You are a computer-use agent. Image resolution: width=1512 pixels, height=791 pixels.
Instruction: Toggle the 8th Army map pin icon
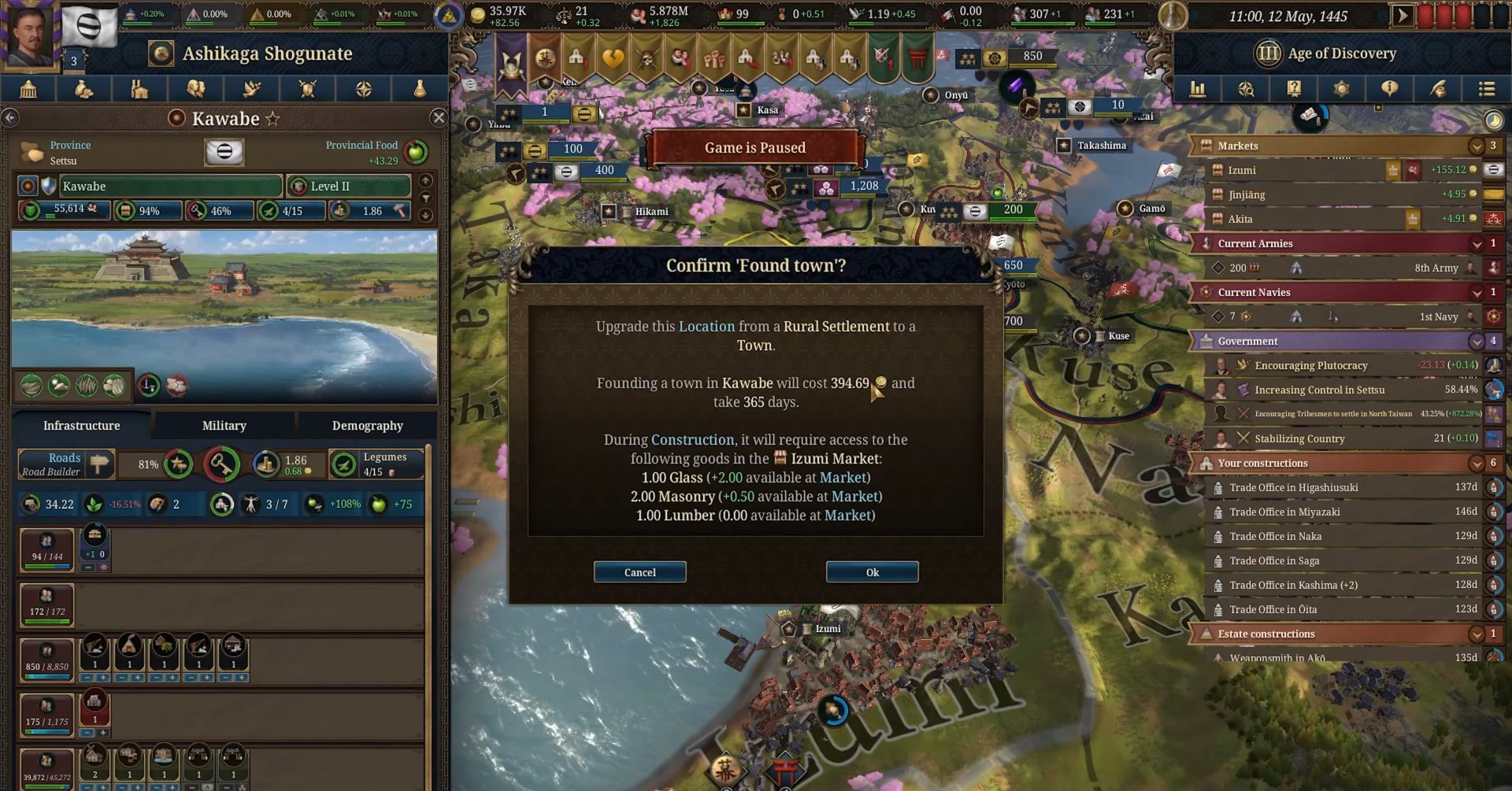coord(1296,268)
